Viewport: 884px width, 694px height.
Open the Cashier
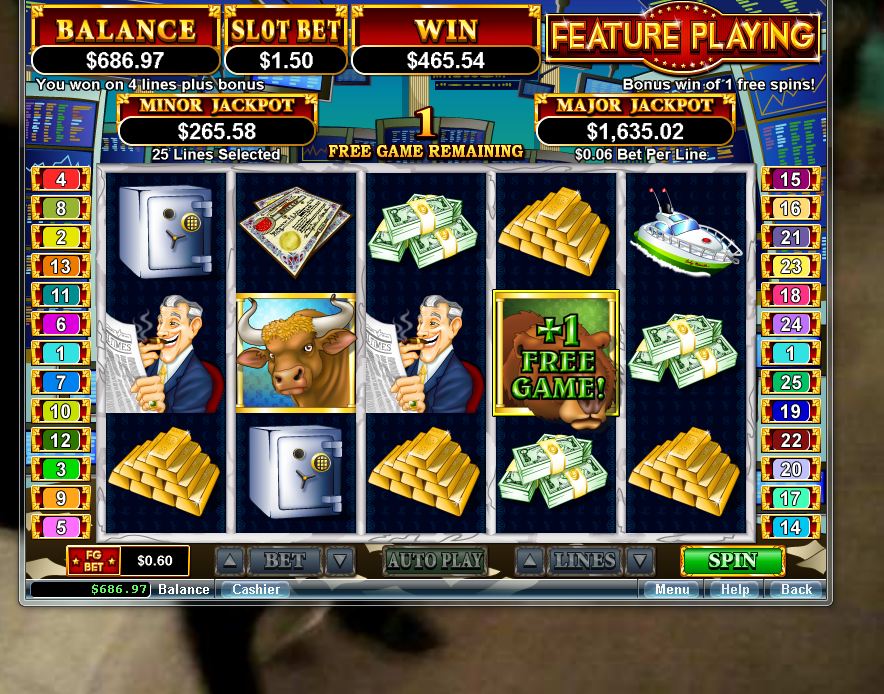click(x=256, y=589)
